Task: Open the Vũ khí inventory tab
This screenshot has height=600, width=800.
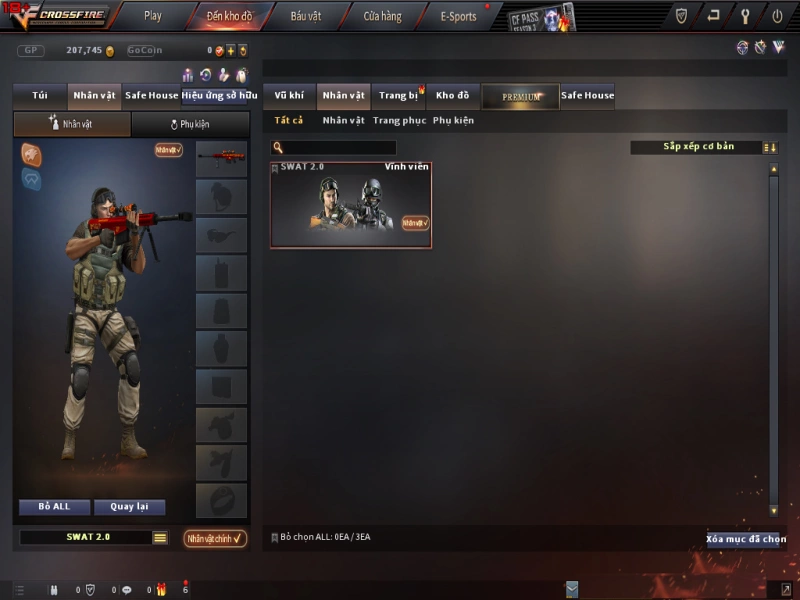Action: coord(289,96)
